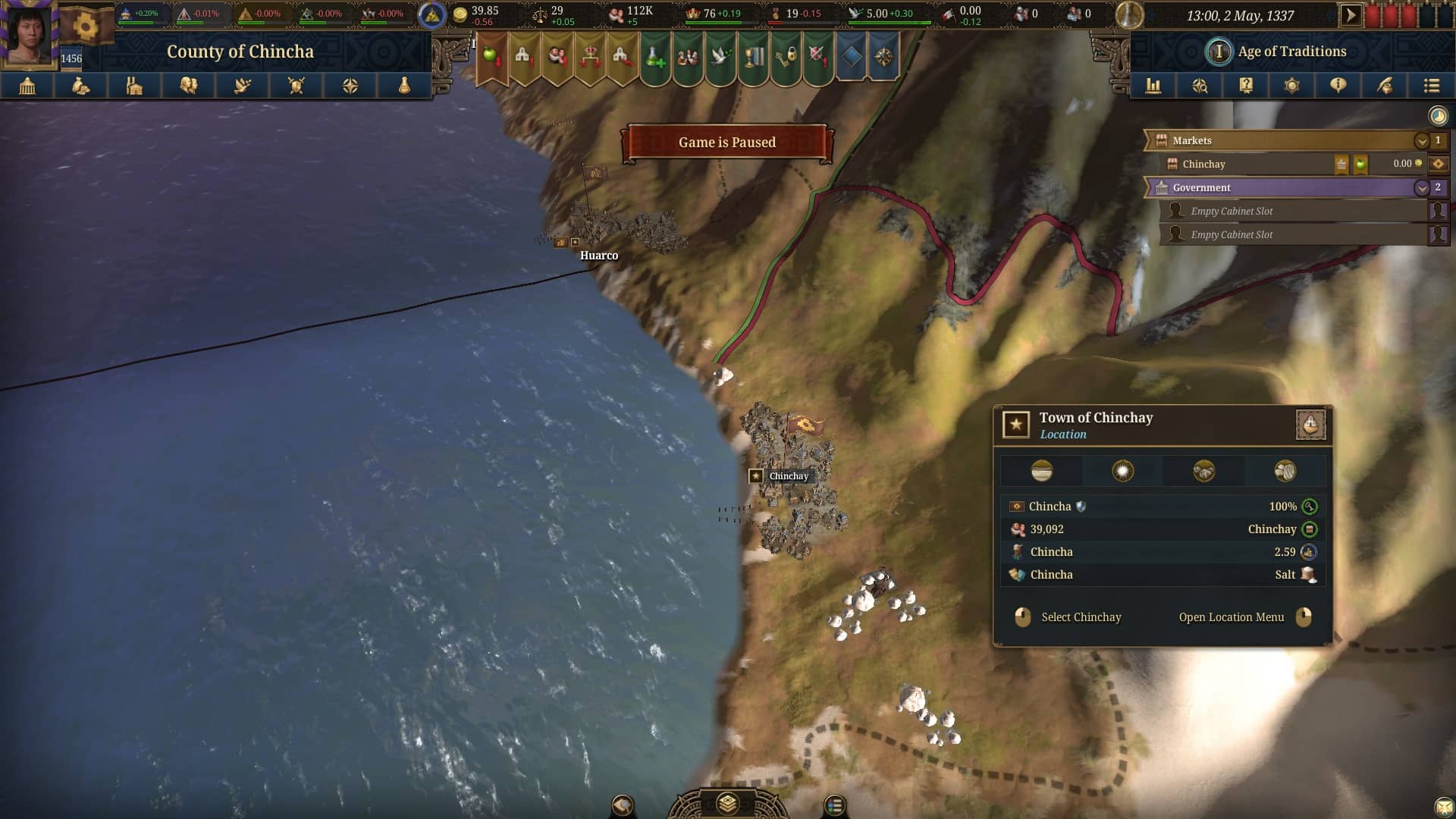Image resolution: width=1456 pixels, height=819 pixels.
Task: Click the green apple food alert banner
Action: tap(491, 57)
